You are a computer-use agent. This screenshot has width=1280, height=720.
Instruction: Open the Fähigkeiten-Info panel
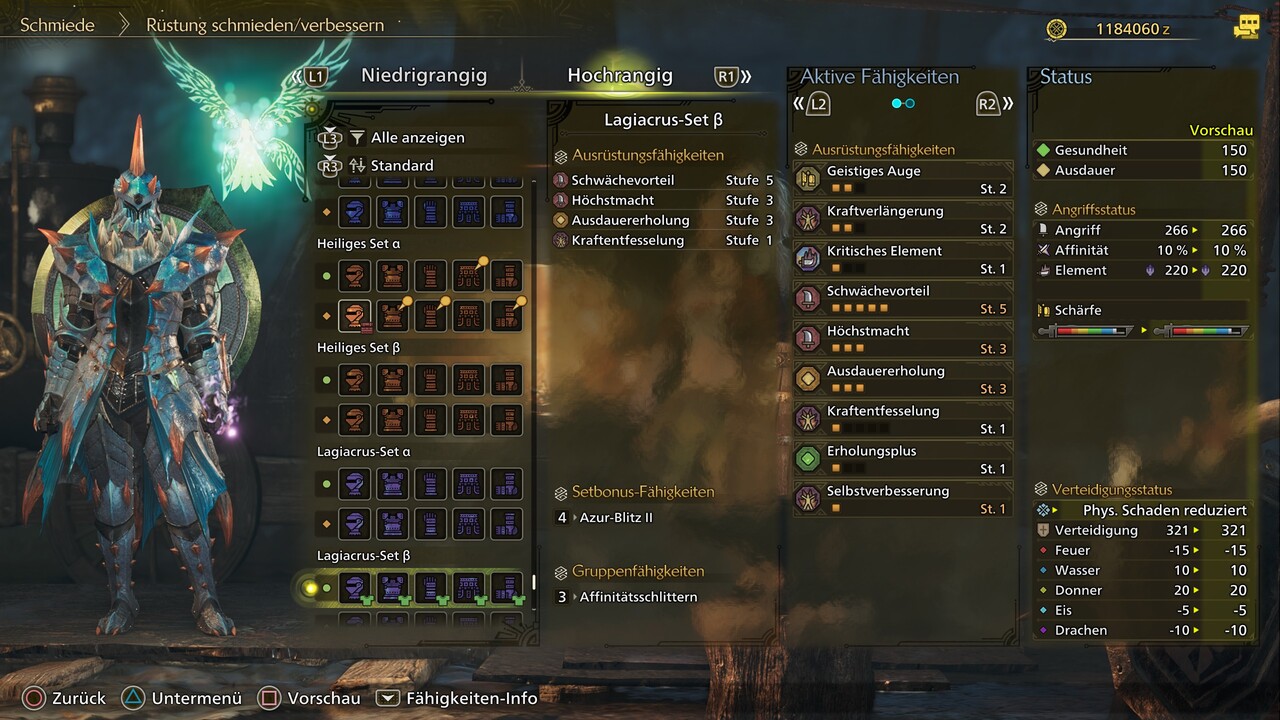457,699
